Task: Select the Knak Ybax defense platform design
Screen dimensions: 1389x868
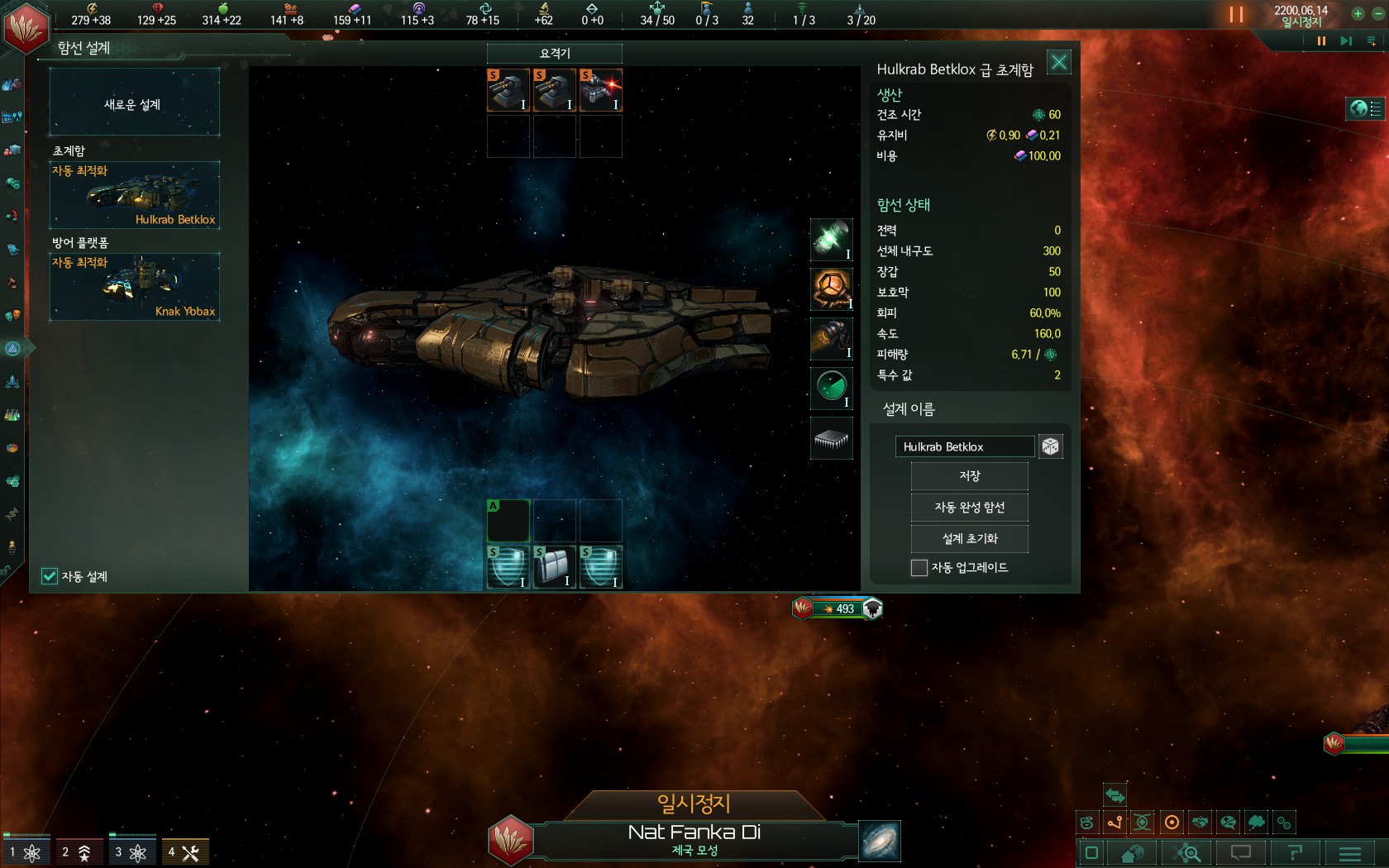Action: [x=134, y=287]
